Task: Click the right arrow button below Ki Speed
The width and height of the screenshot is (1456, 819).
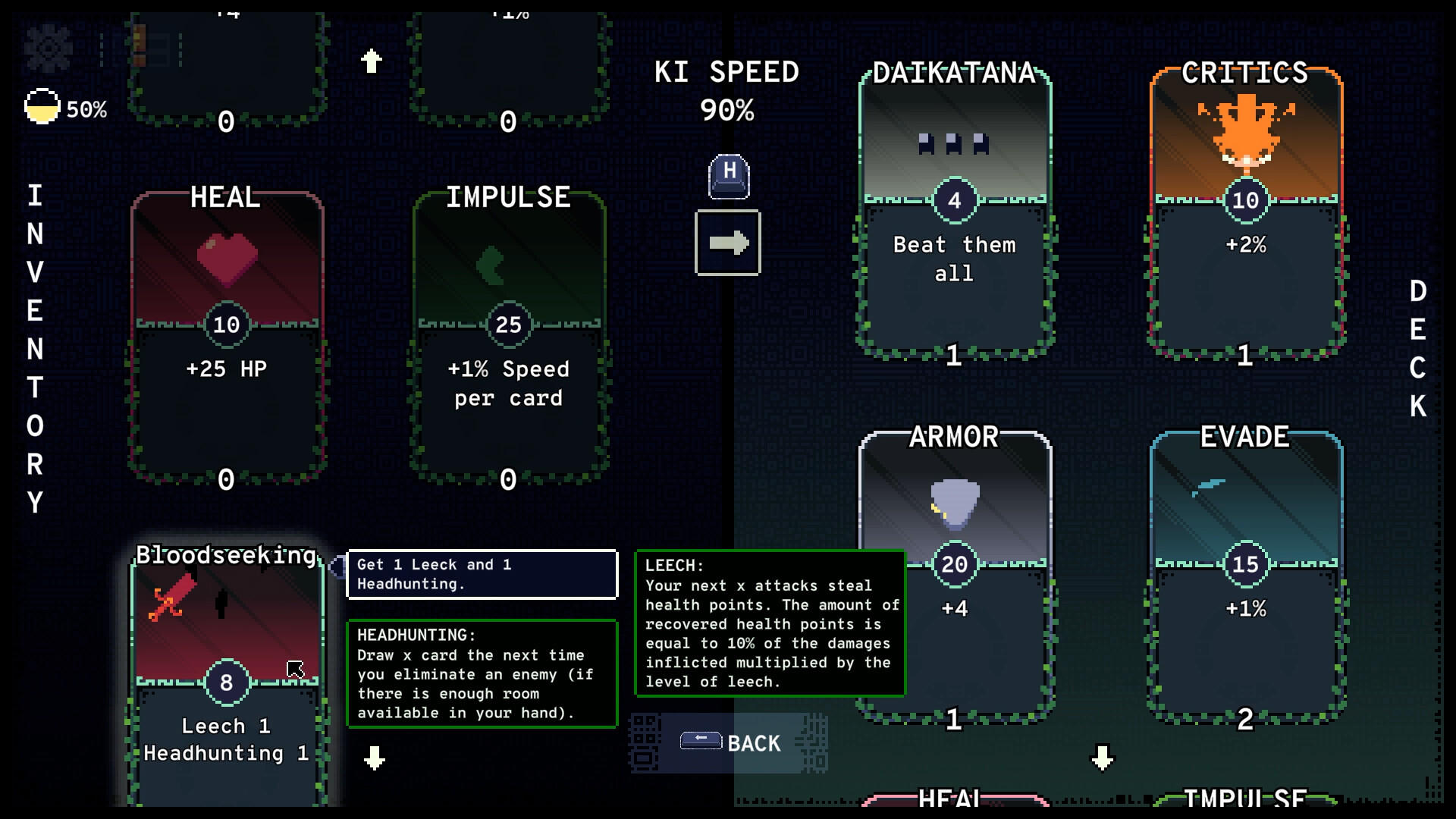Action: pos(727,244)
